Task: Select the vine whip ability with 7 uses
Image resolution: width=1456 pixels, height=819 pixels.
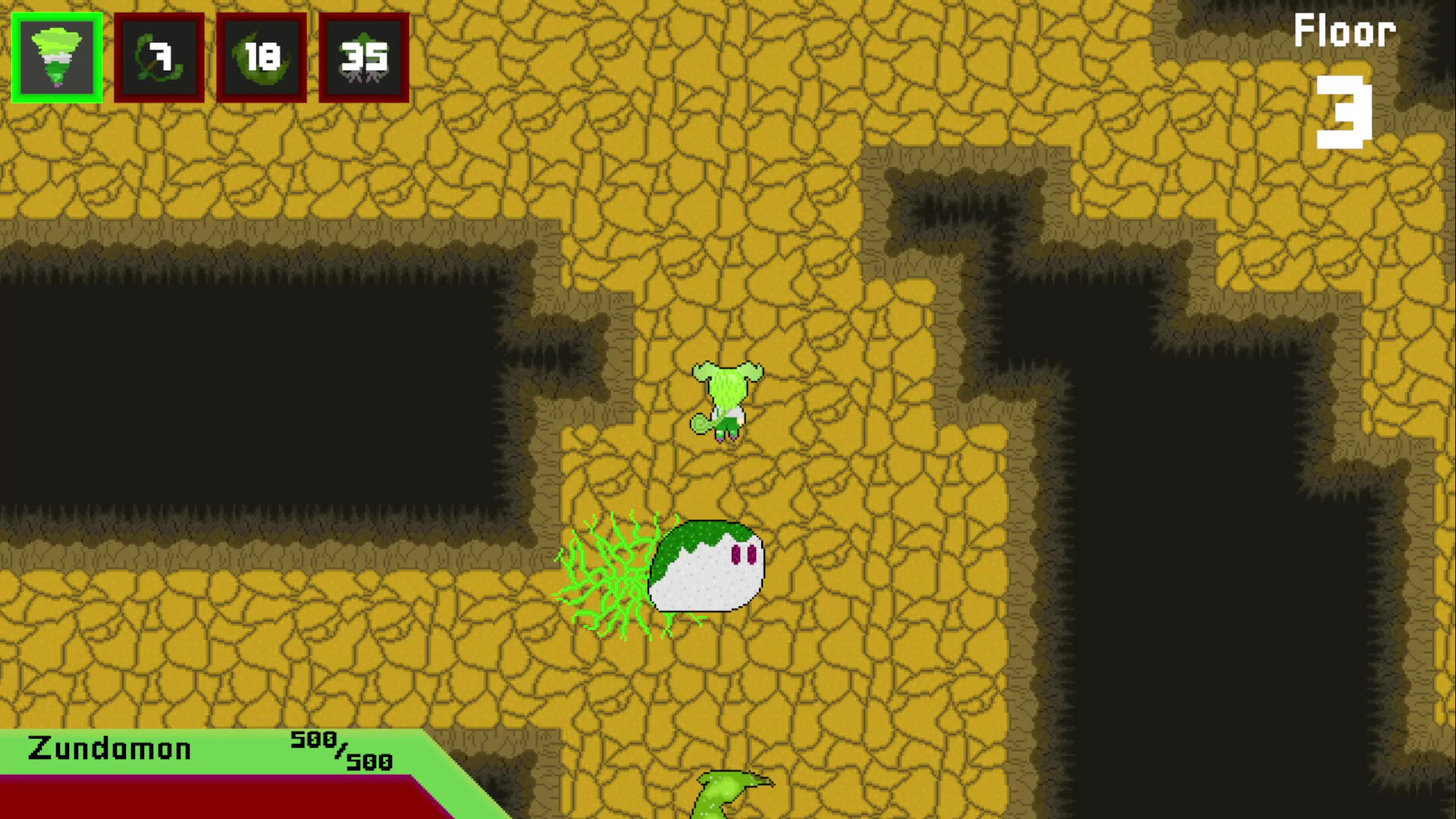Action: tap(159, 57)
